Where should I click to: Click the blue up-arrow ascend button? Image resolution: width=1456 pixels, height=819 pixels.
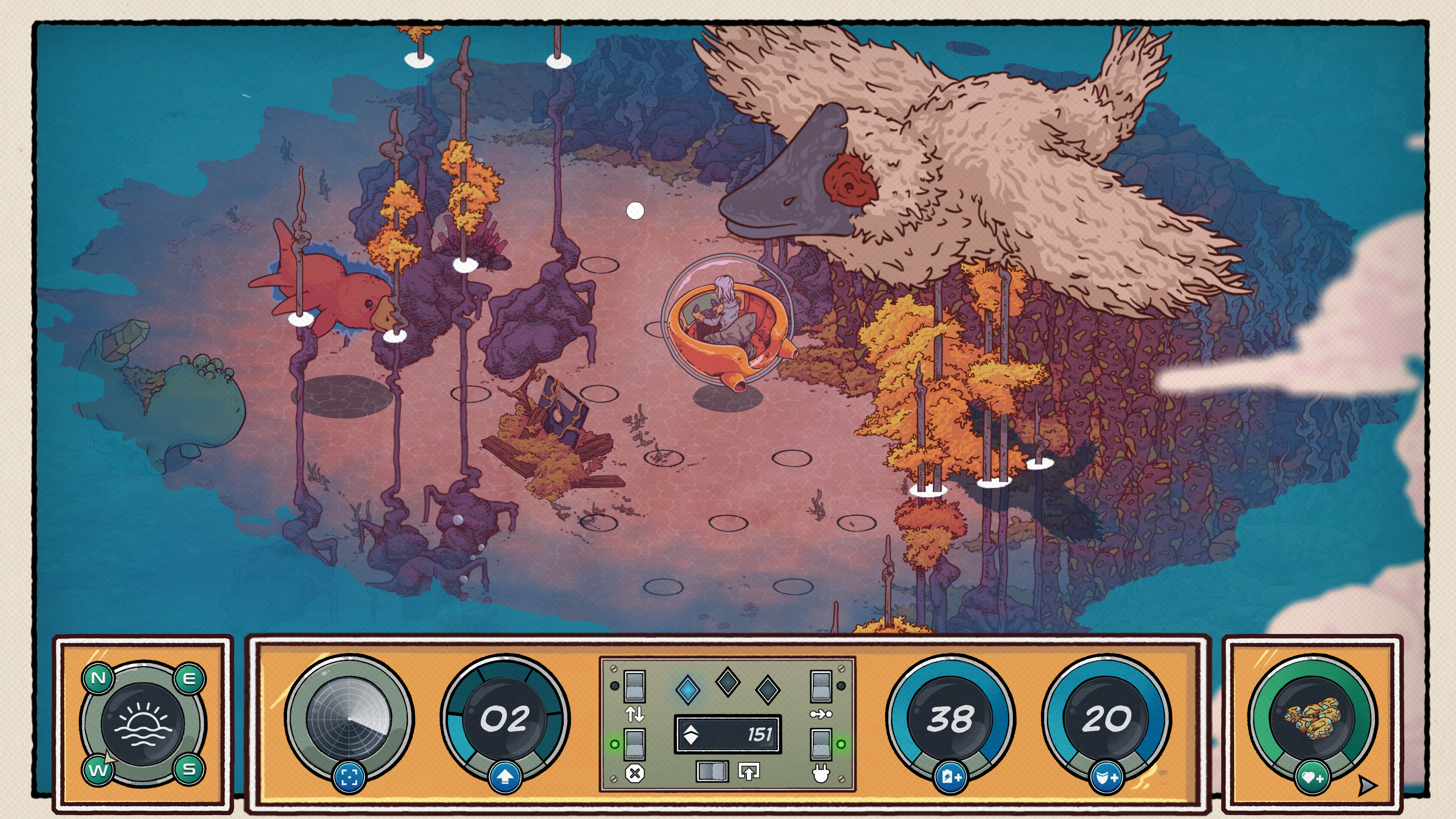click(505, 778)
